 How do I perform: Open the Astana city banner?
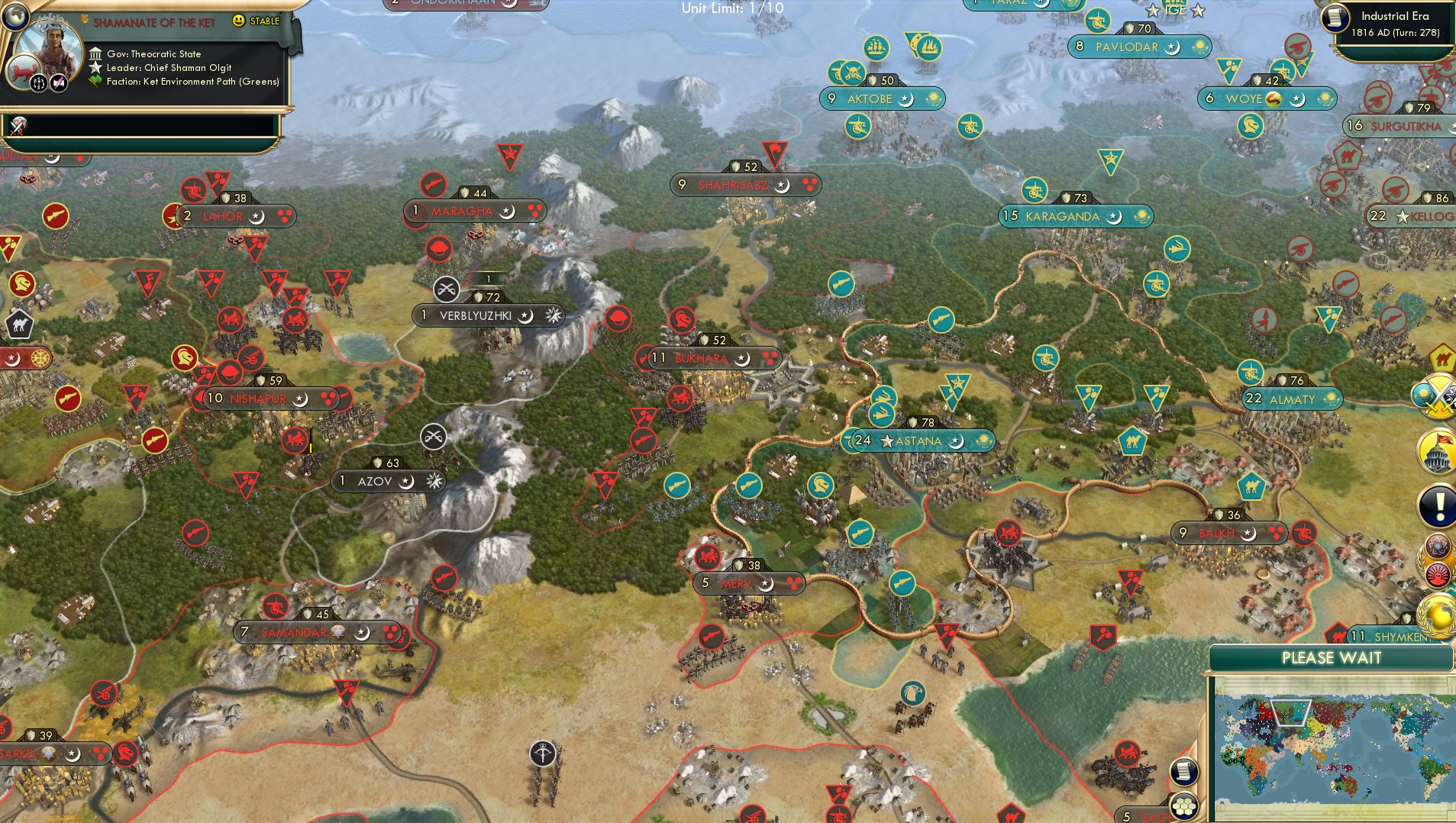click(x=916, y=441)
